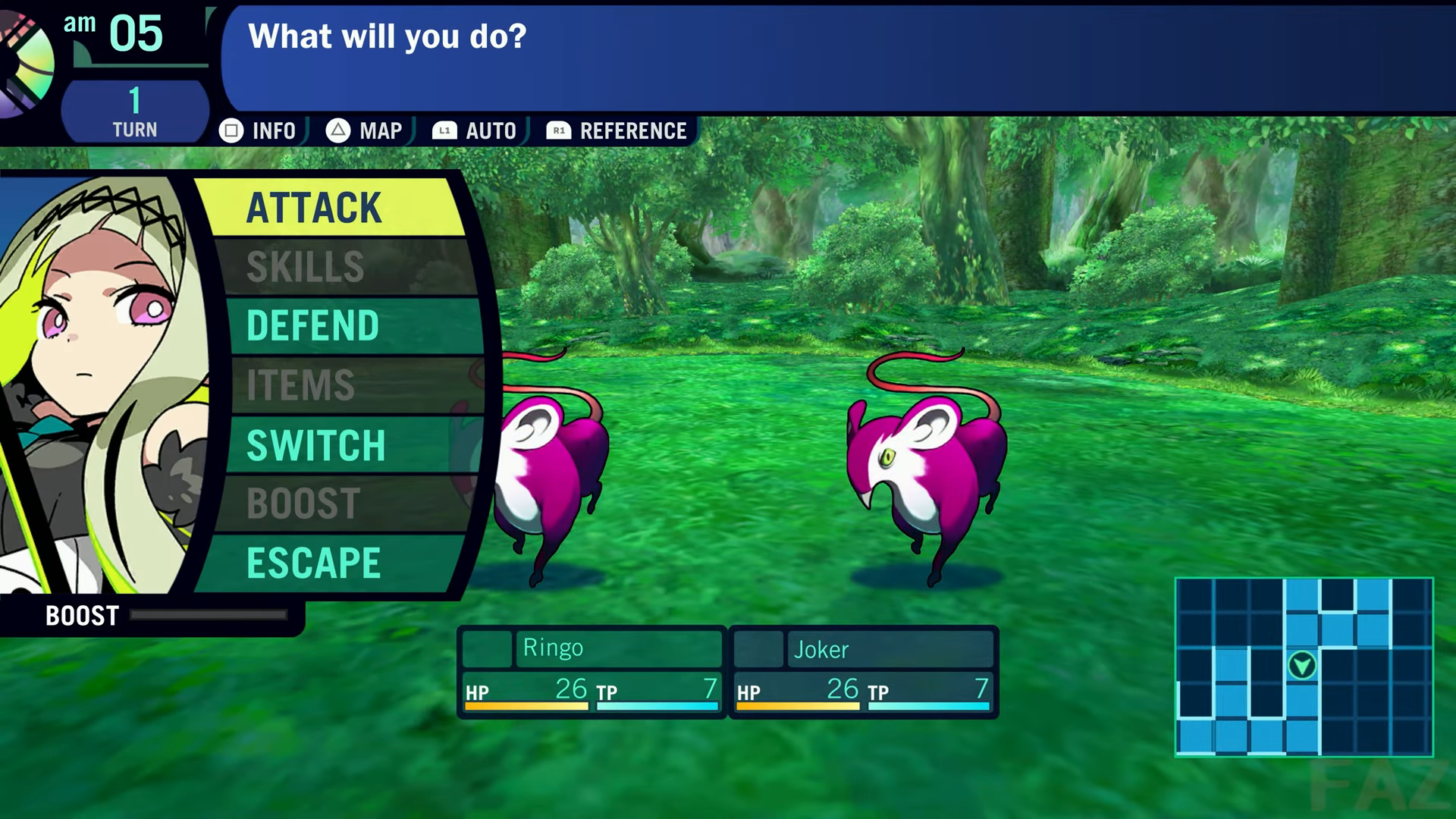
Task: Select the Triangle MAP icon
Action: [x=340, y=130]
